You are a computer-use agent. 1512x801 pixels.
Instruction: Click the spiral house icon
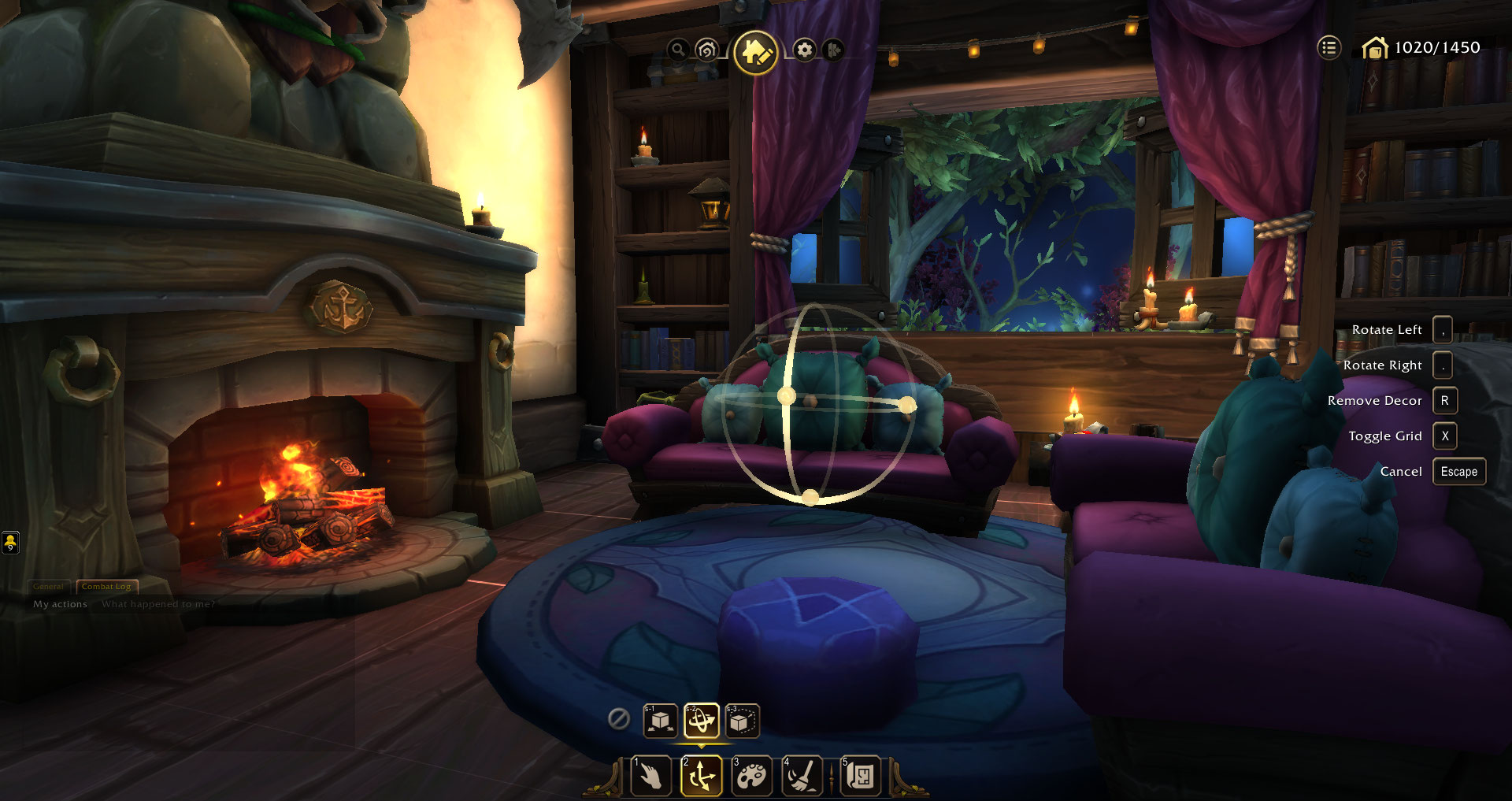706,50
